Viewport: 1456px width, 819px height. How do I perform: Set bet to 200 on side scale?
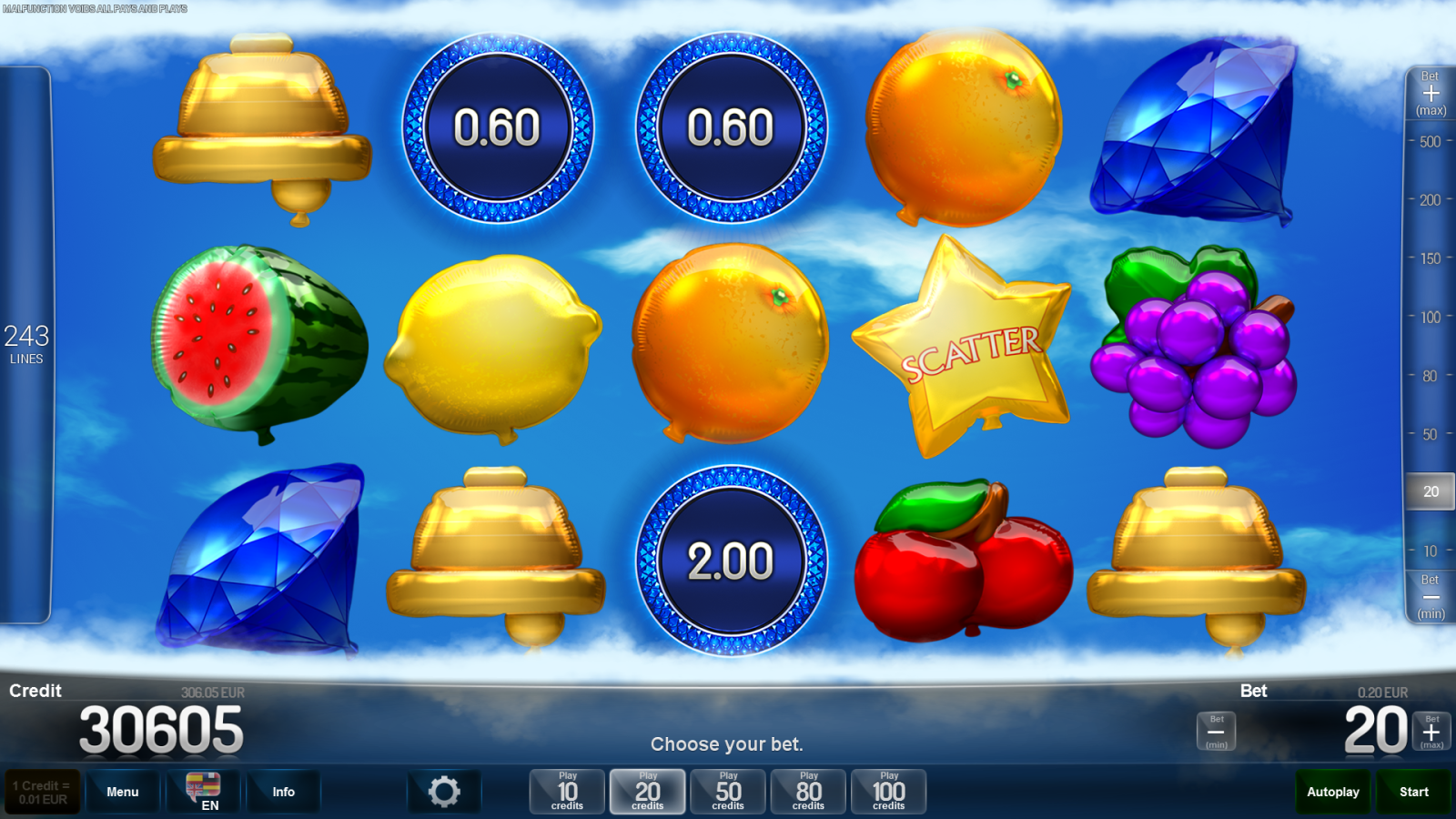coord(1430,200)
